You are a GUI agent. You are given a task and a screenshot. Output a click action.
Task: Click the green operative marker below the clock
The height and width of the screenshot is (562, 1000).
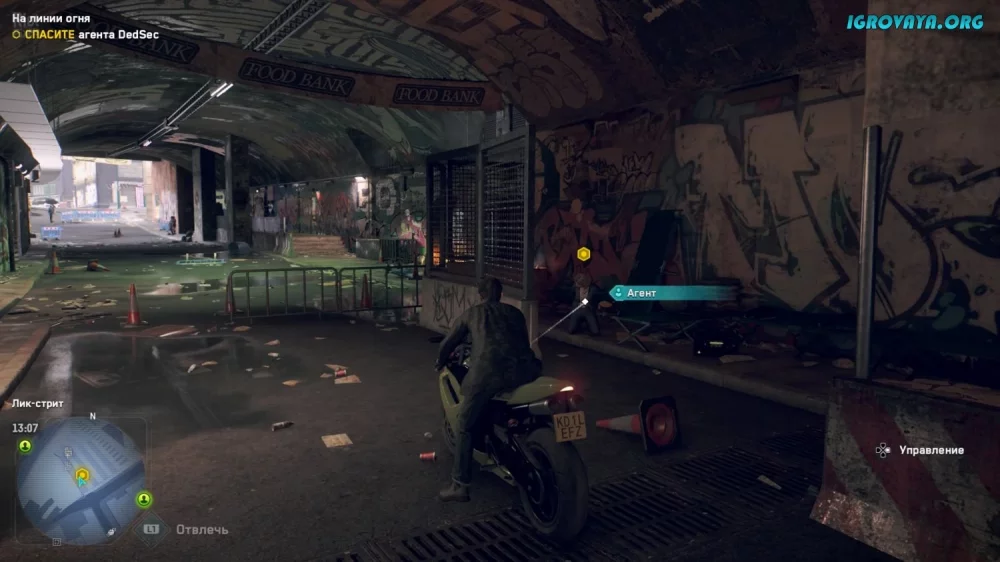pyautogui.click(x=25, y=446)
